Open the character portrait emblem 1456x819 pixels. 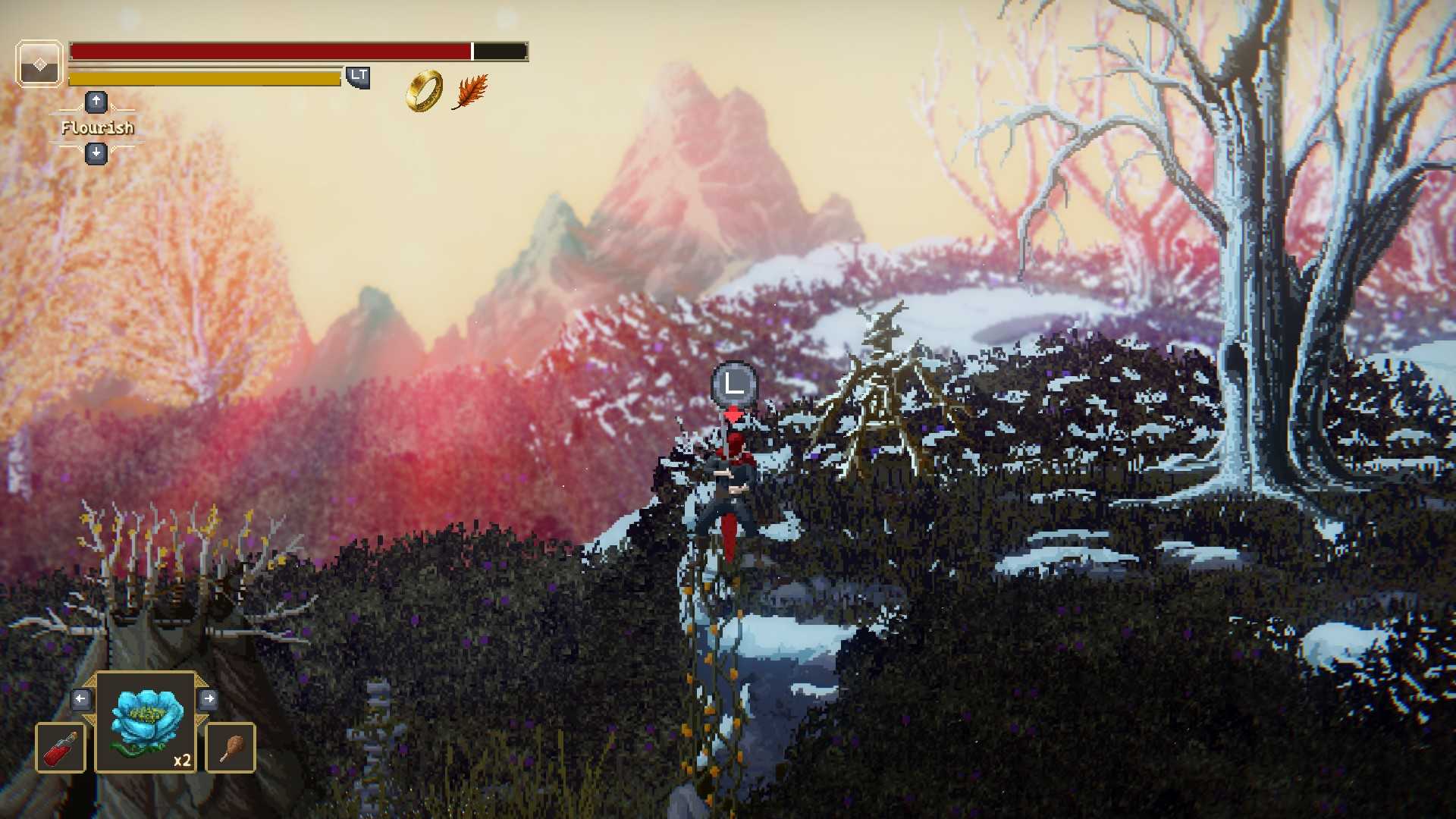pyautogui.click(x=39, y=64)
